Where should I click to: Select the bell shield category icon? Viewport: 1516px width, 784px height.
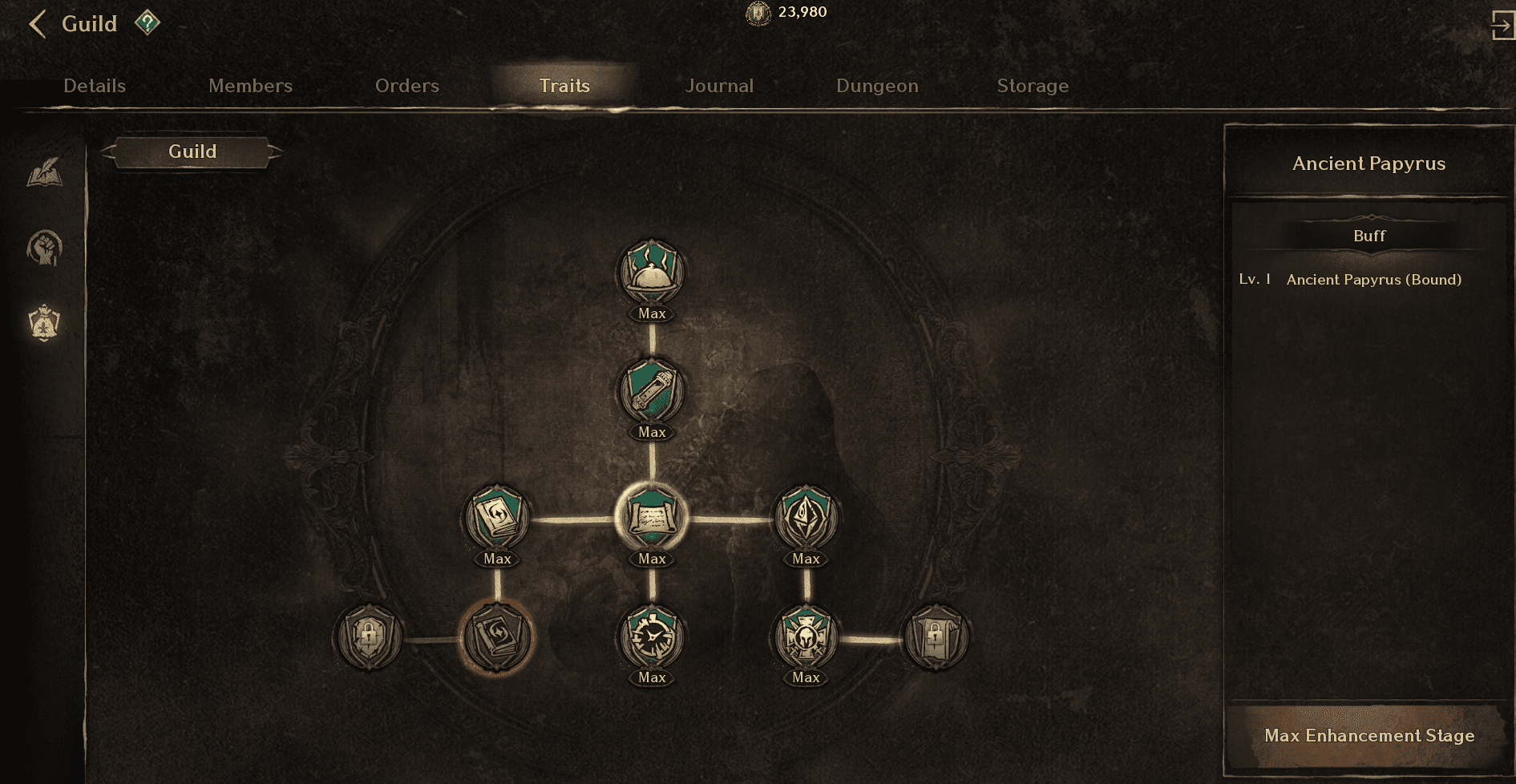(45, 323)
